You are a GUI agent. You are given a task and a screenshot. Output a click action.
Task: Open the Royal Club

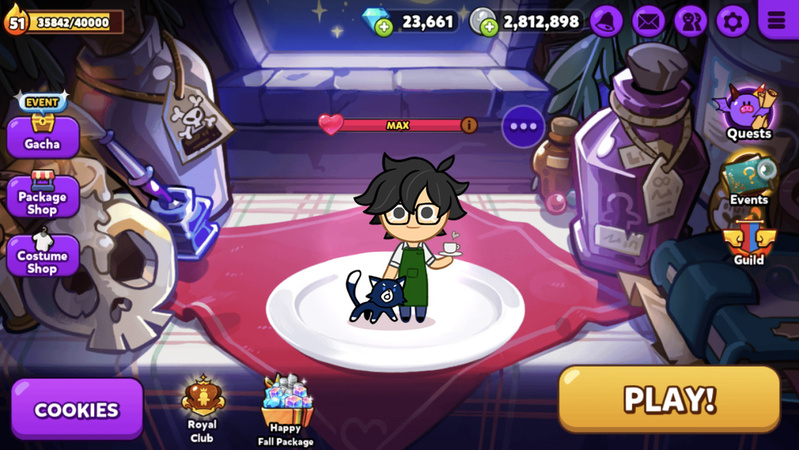pos(202,405)
